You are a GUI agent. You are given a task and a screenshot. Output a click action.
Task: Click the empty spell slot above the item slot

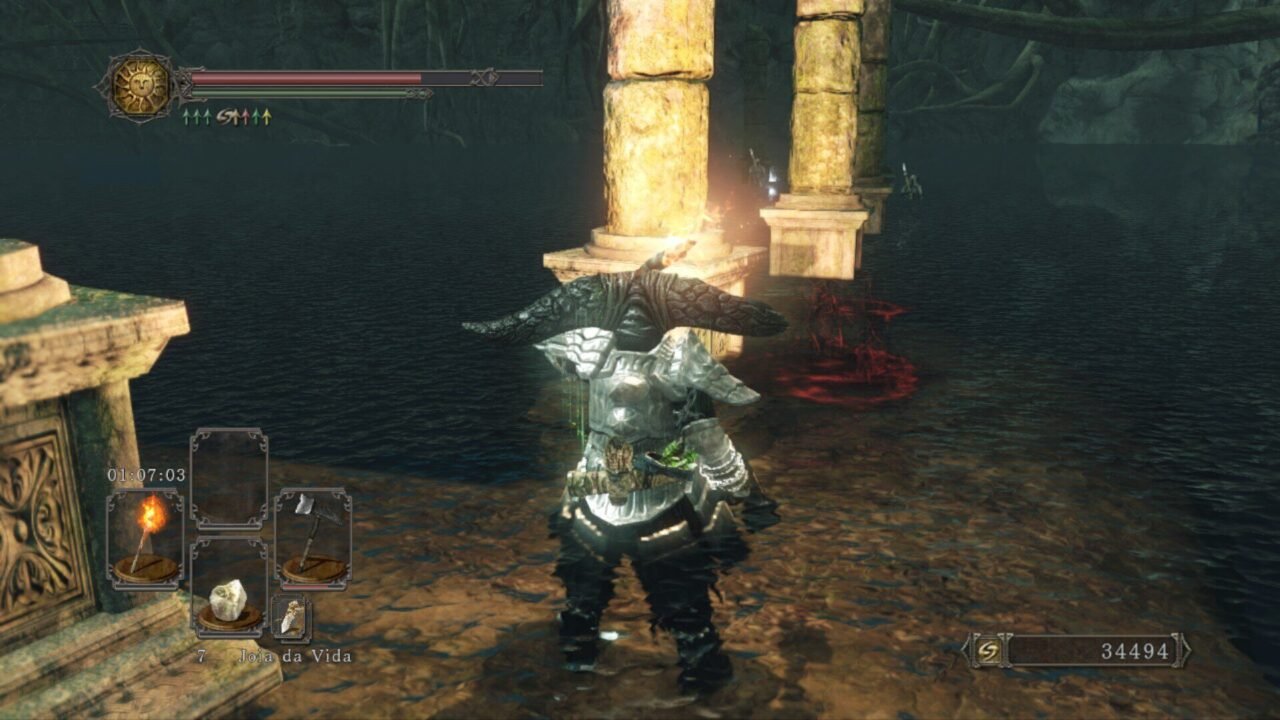229,478
